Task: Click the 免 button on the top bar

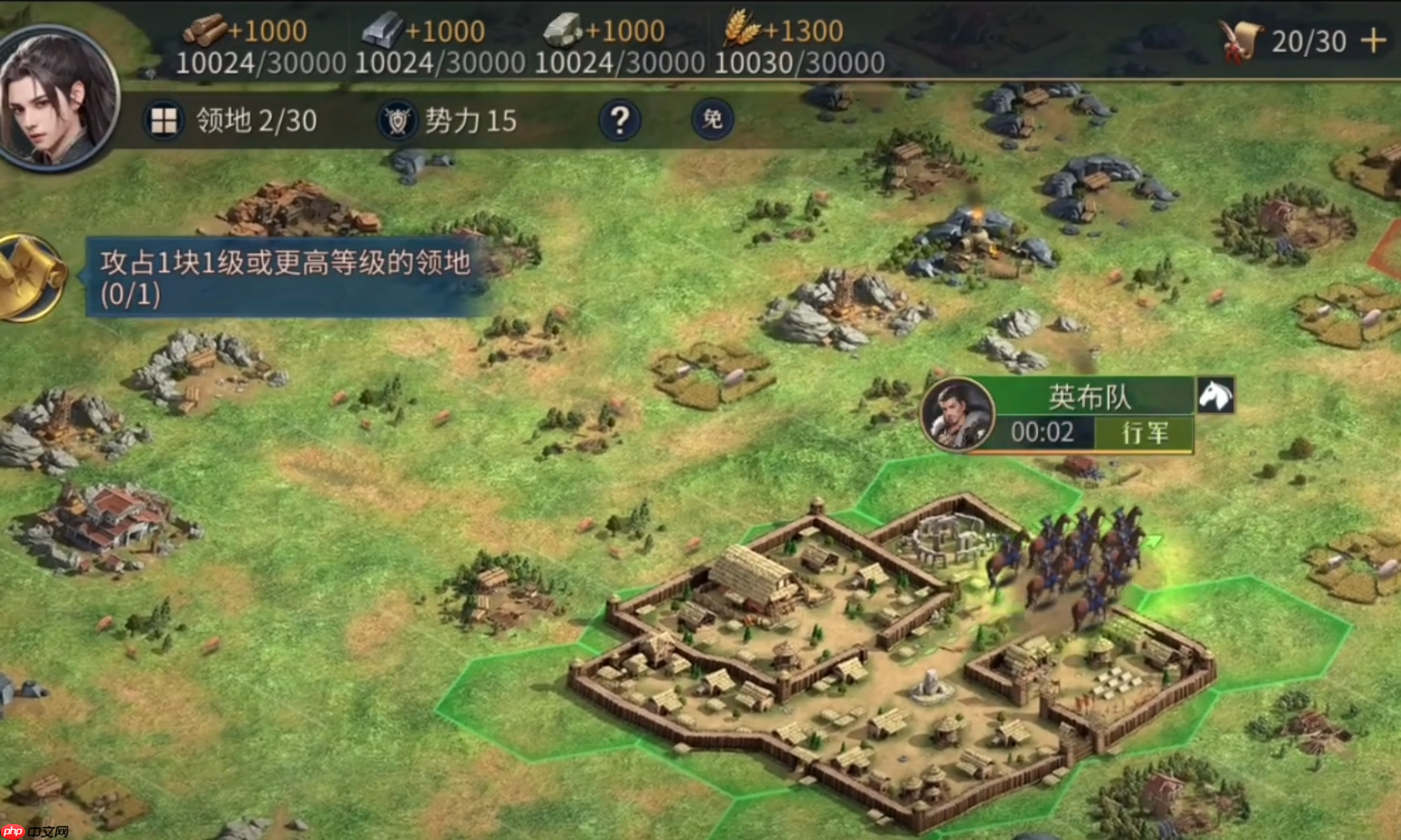Action: (710, 120)
